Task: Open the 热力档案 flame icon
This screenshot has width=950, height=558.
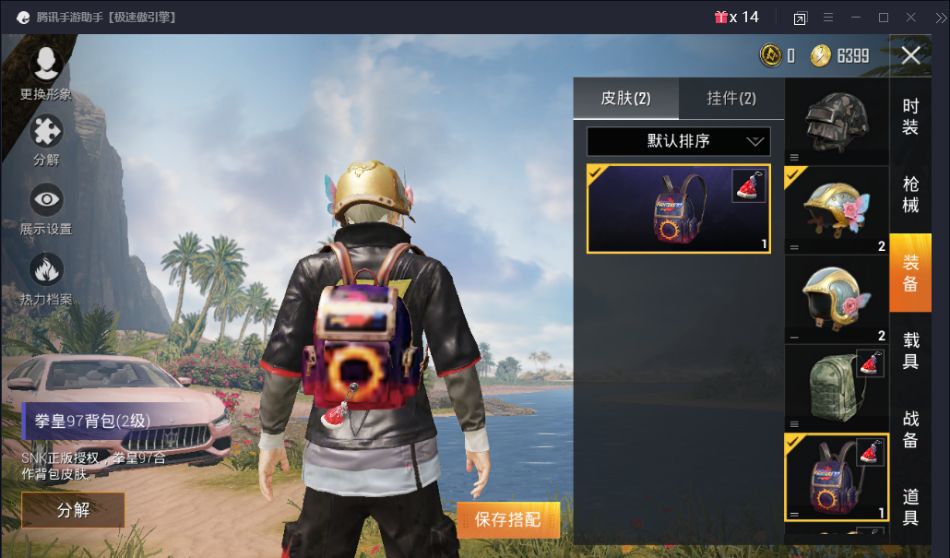Action: [x=46, y=275]
